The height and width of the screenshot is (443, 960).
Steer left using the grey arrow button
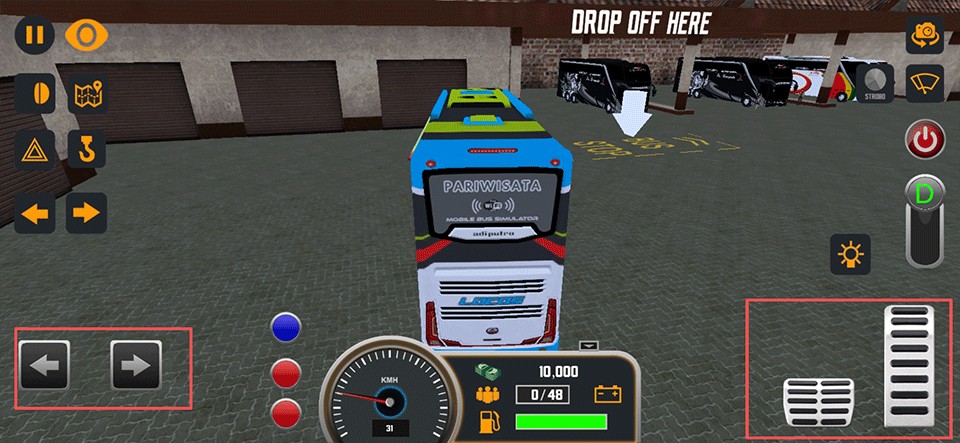44,365
